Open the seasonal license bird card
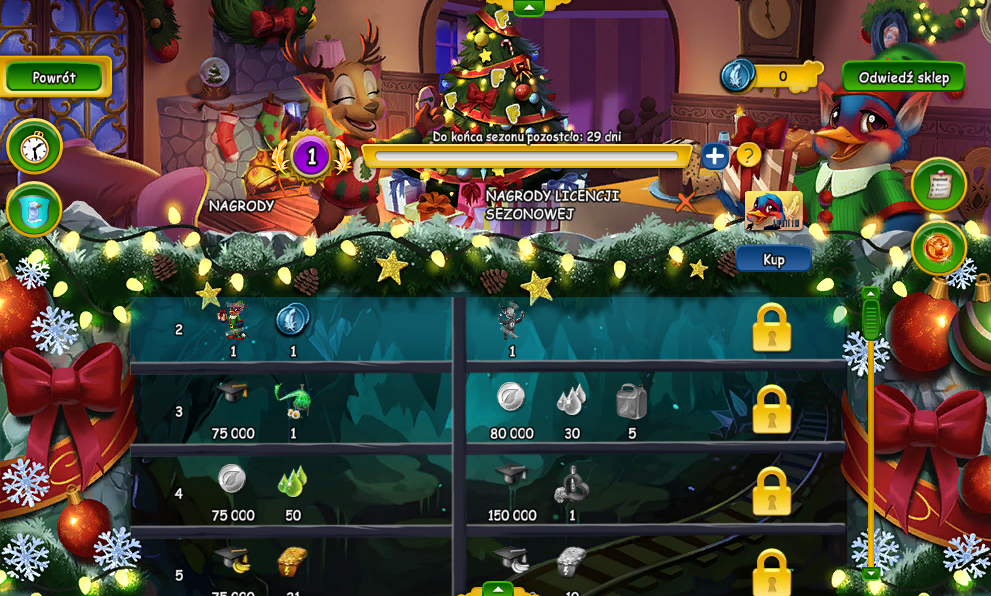 click(x=773, y=211)
